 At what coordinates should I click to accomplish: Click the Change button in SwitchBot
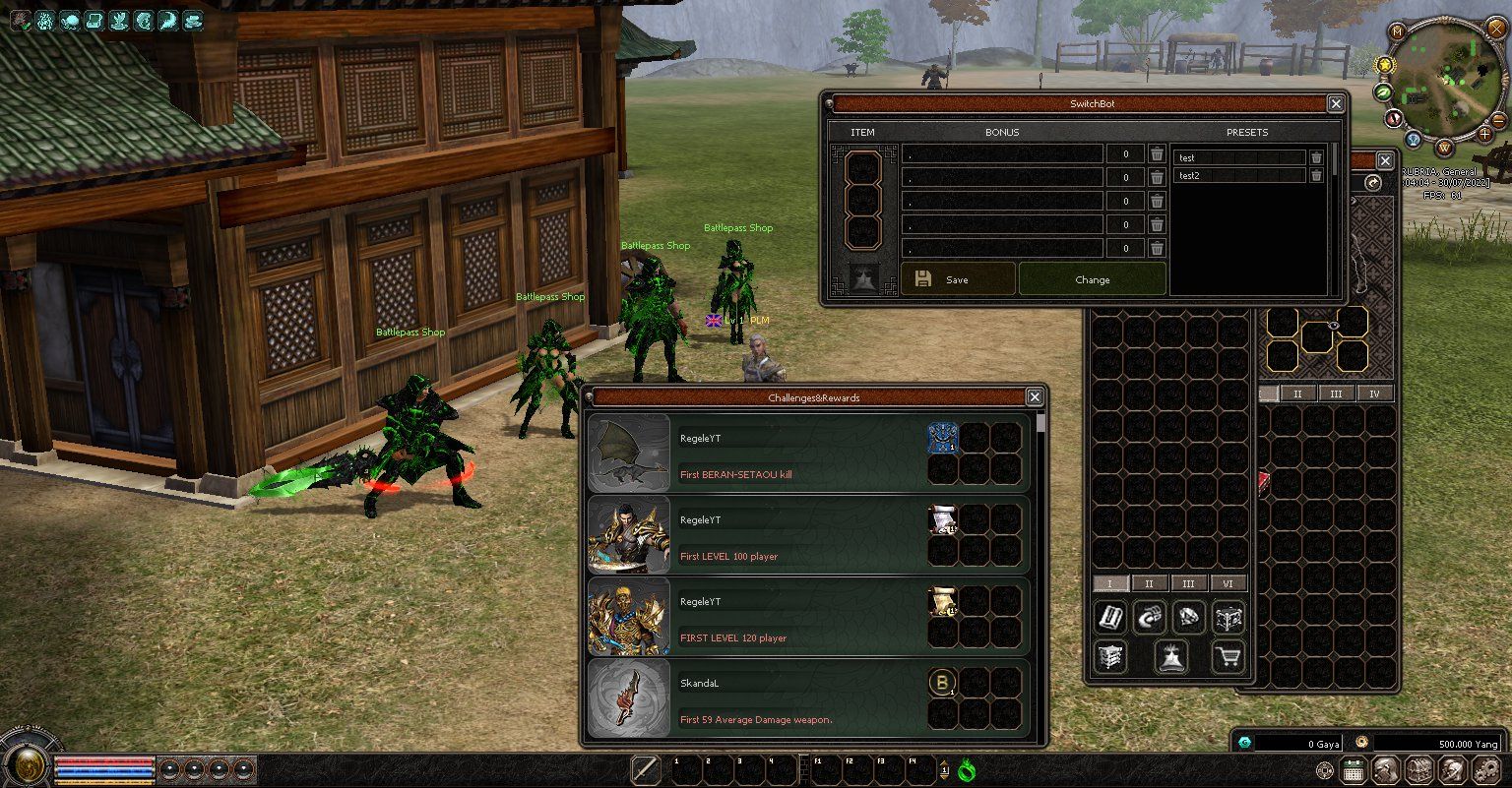coord(1092,279)
